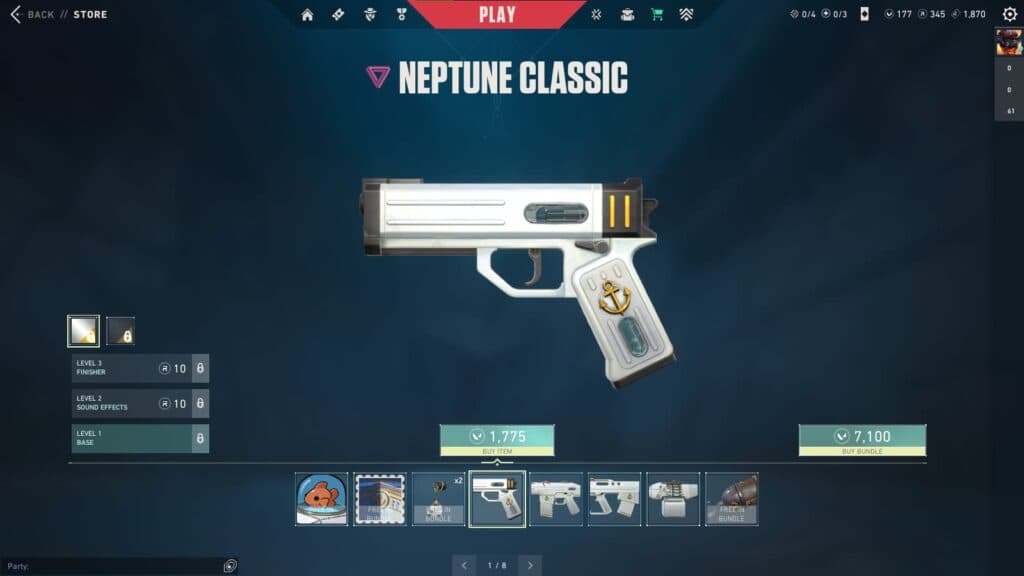Buy the Neptune Classic for 1,775
The width and height of the screenshot is (1024, 576).
pyautogui.click(x=497, y=440)
